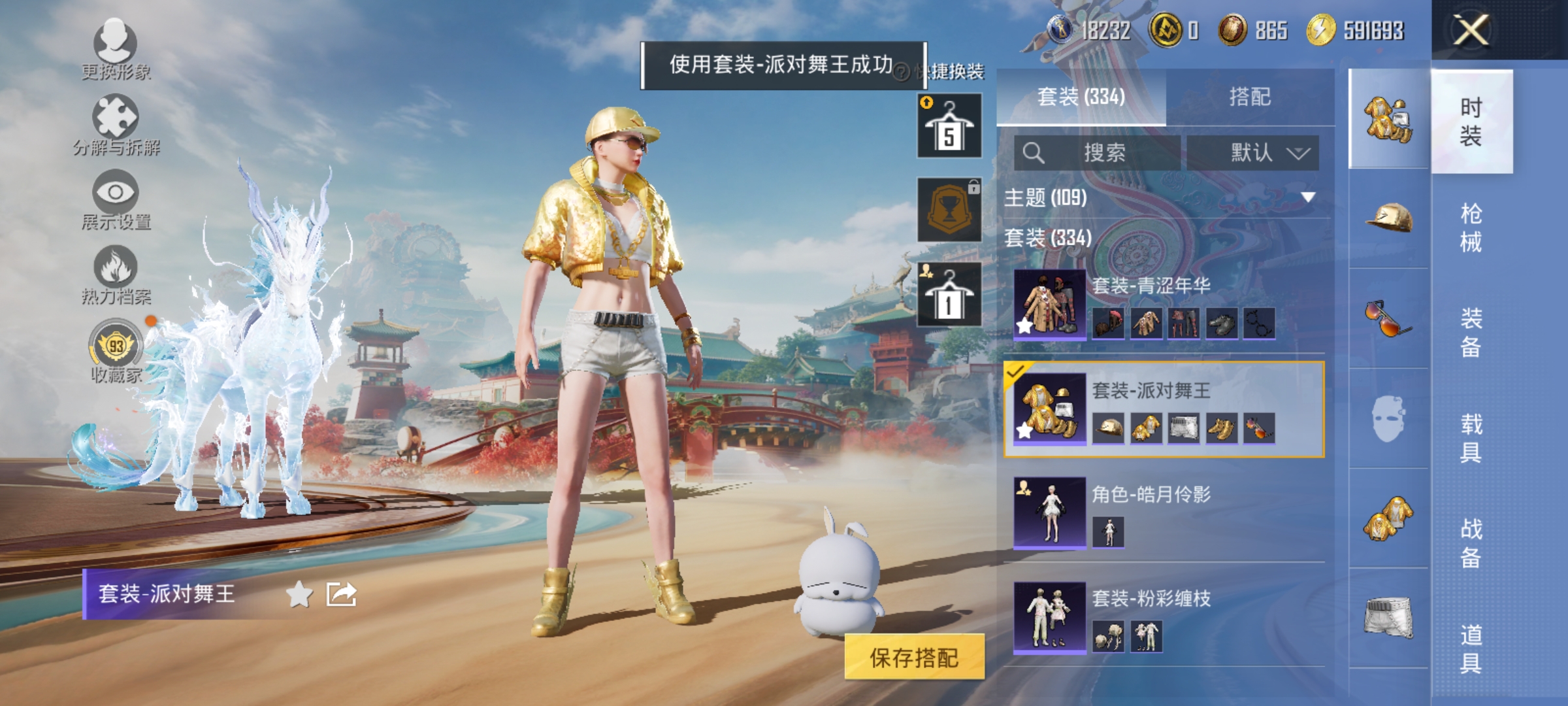Switch to the 搭配 tab
This screenshot has height=706, width=1568.
(1248, 97)
